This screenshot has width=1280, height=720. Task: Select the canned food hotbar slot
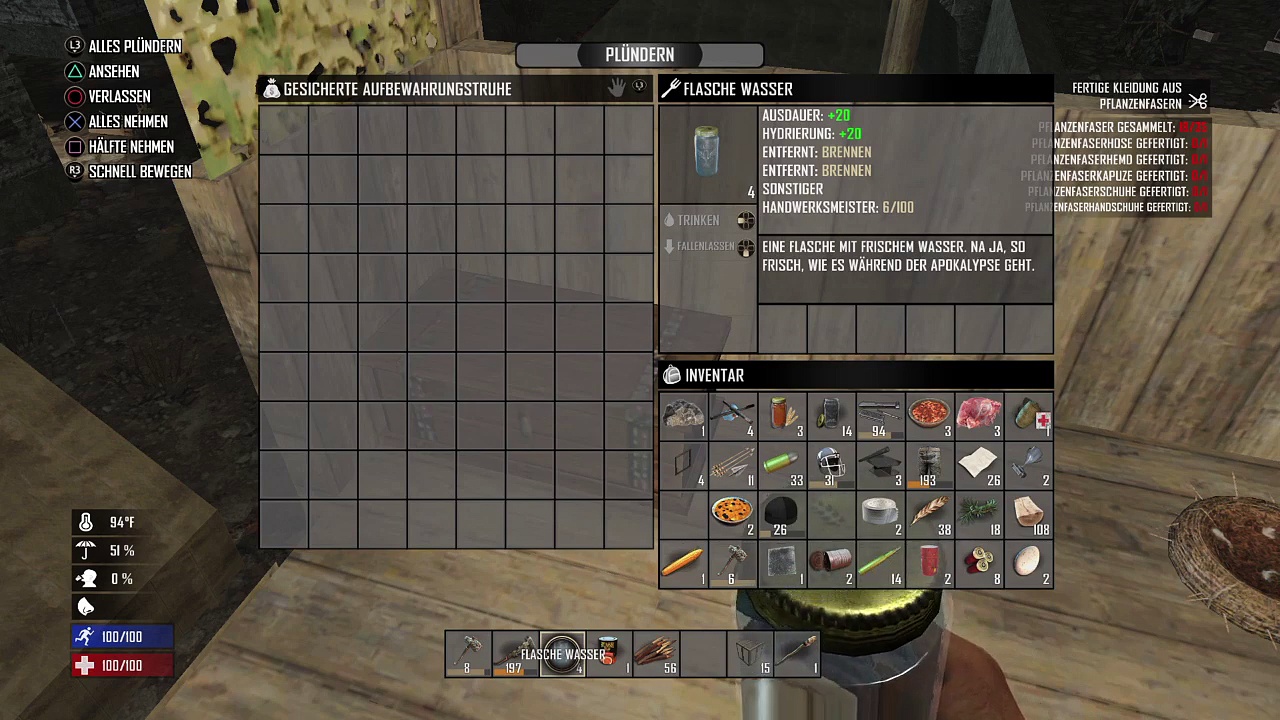[610, 654]
